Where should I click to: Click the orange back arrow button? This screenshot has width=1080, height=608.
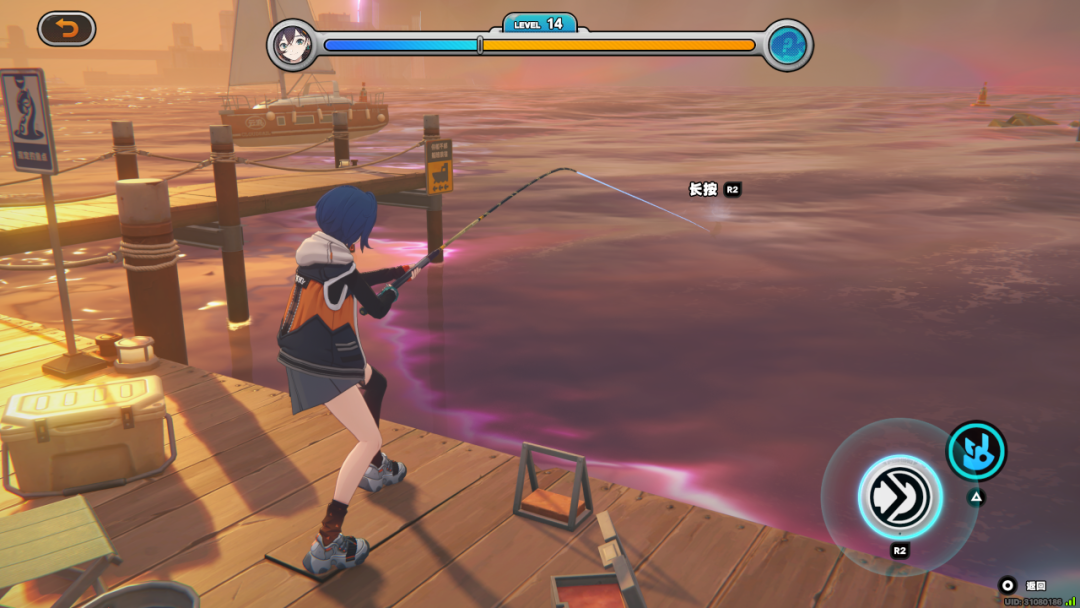point(67,29)
